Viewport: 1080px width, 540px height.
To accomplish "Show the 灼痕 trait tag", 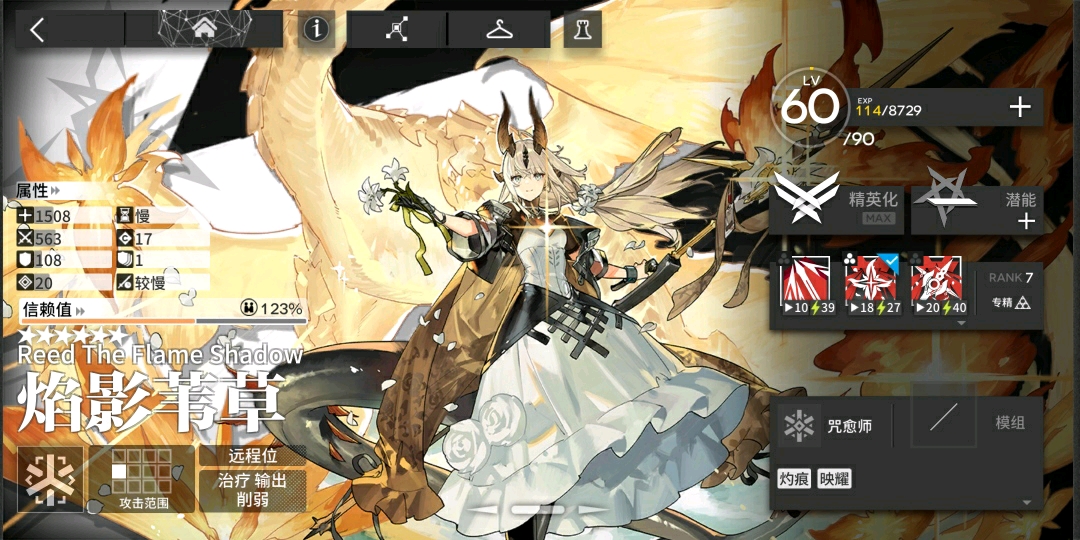I will pos(795,479).
